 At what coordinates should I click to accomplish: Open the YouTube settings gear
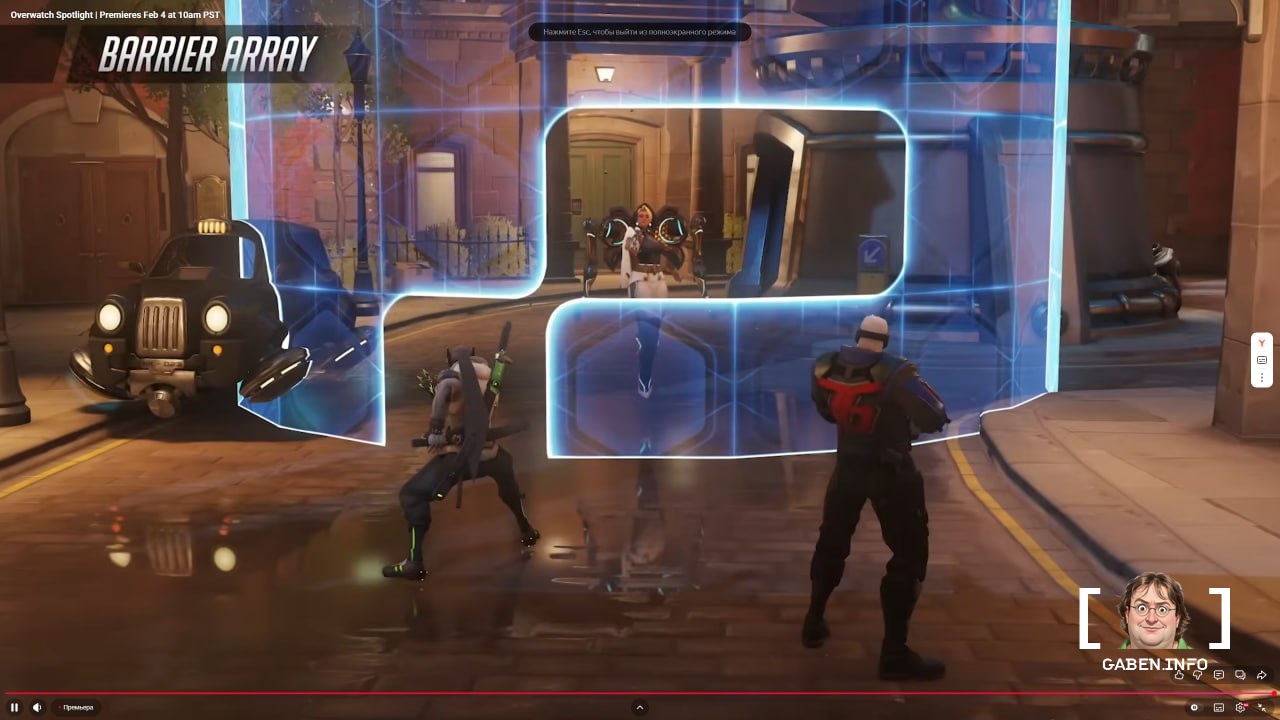click(x=1241, y=707)
